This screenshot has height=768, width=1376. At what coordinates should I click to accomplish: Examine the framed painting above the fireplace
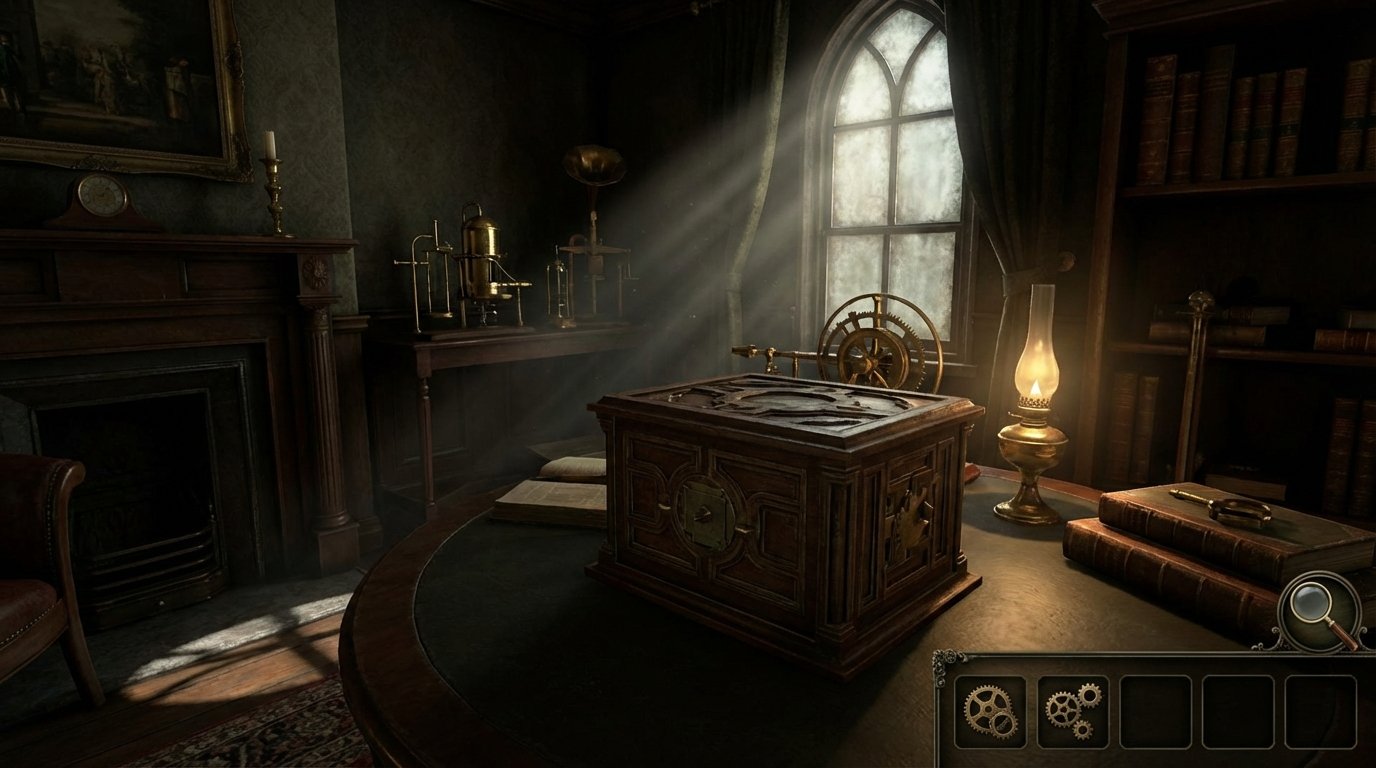point(110,70)
